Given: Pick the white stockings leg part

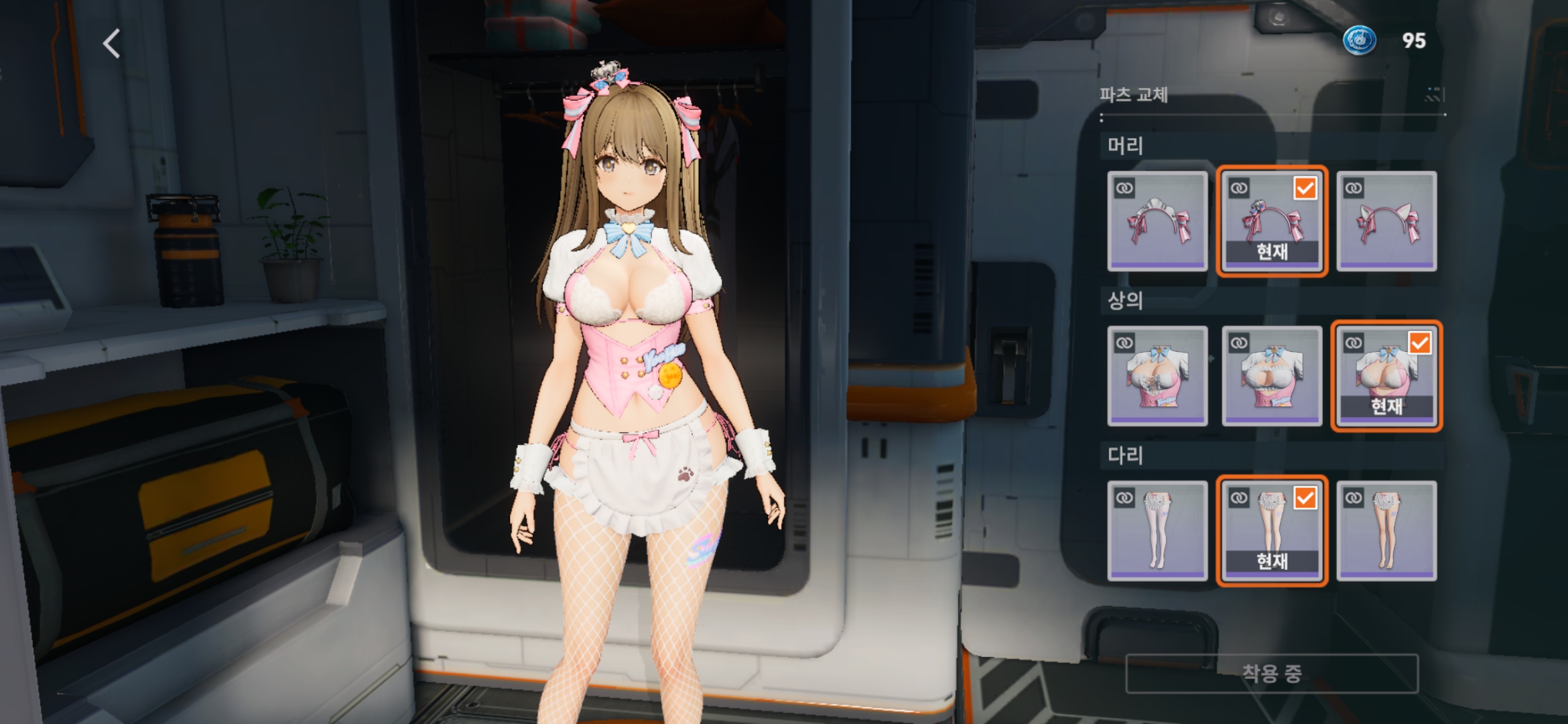Looking at the screenshot, I should pos(1157,531).
